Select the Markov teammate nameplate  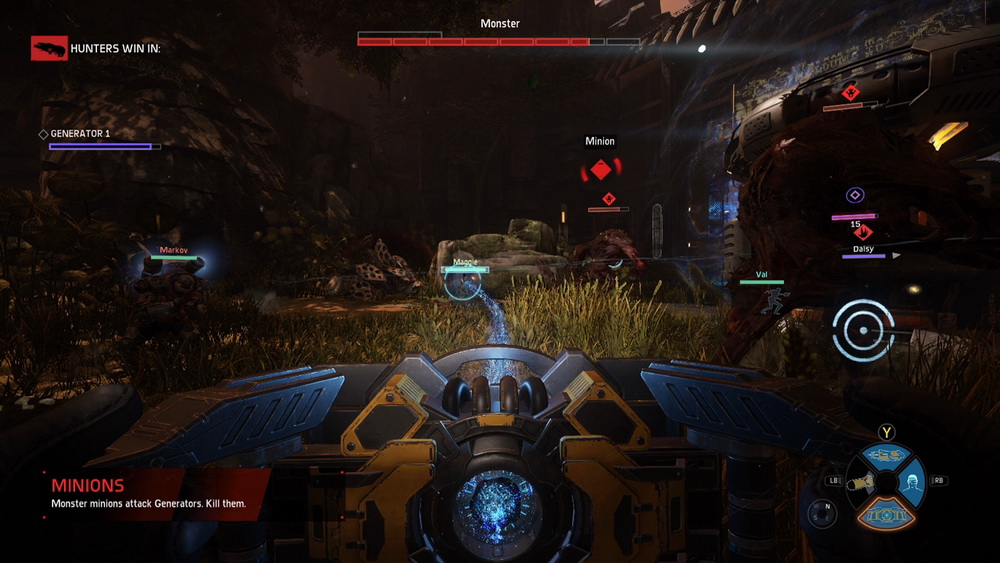pos(174,253)
